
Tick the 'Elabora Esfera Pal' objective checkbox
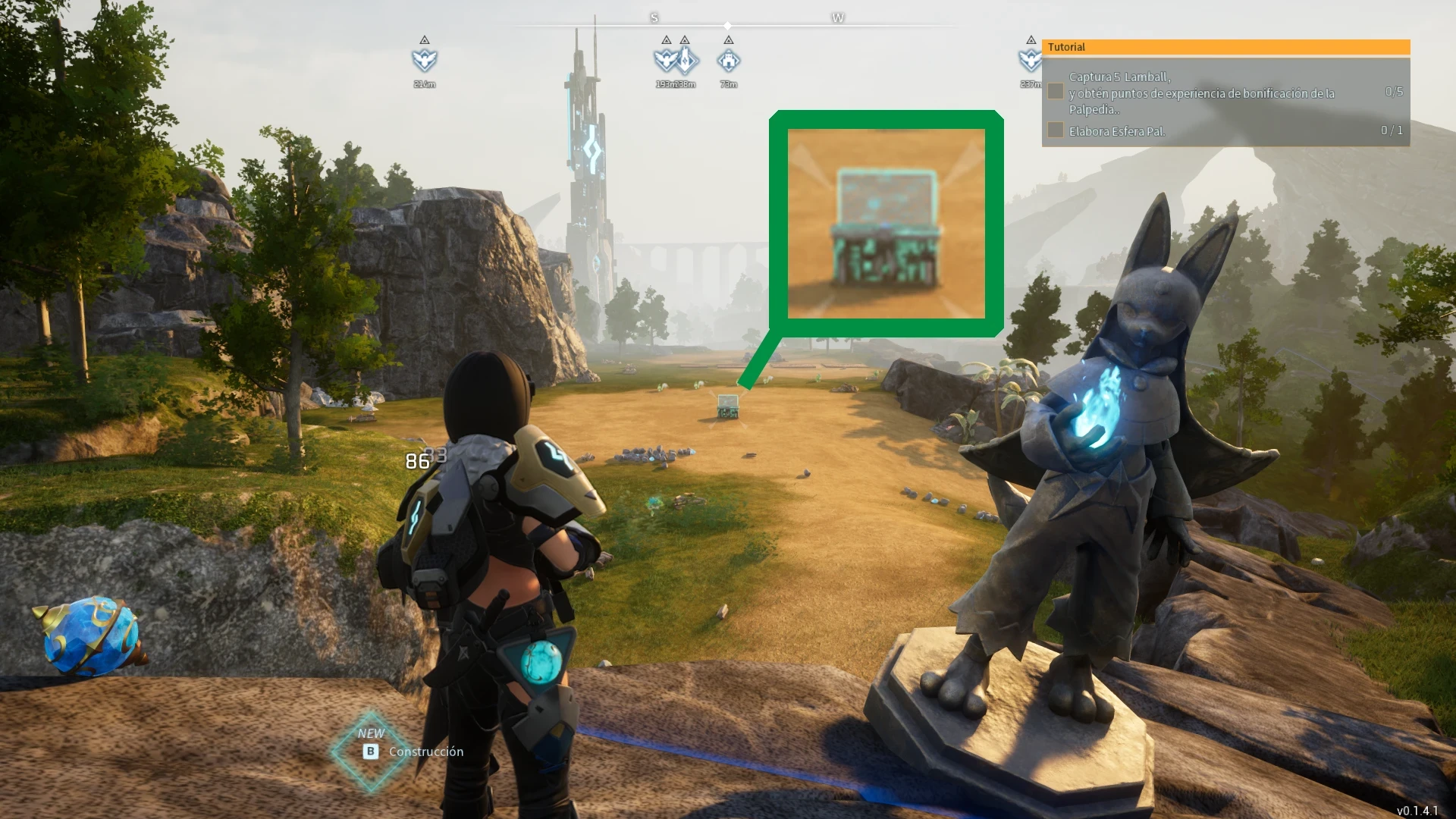(1055, 130)
